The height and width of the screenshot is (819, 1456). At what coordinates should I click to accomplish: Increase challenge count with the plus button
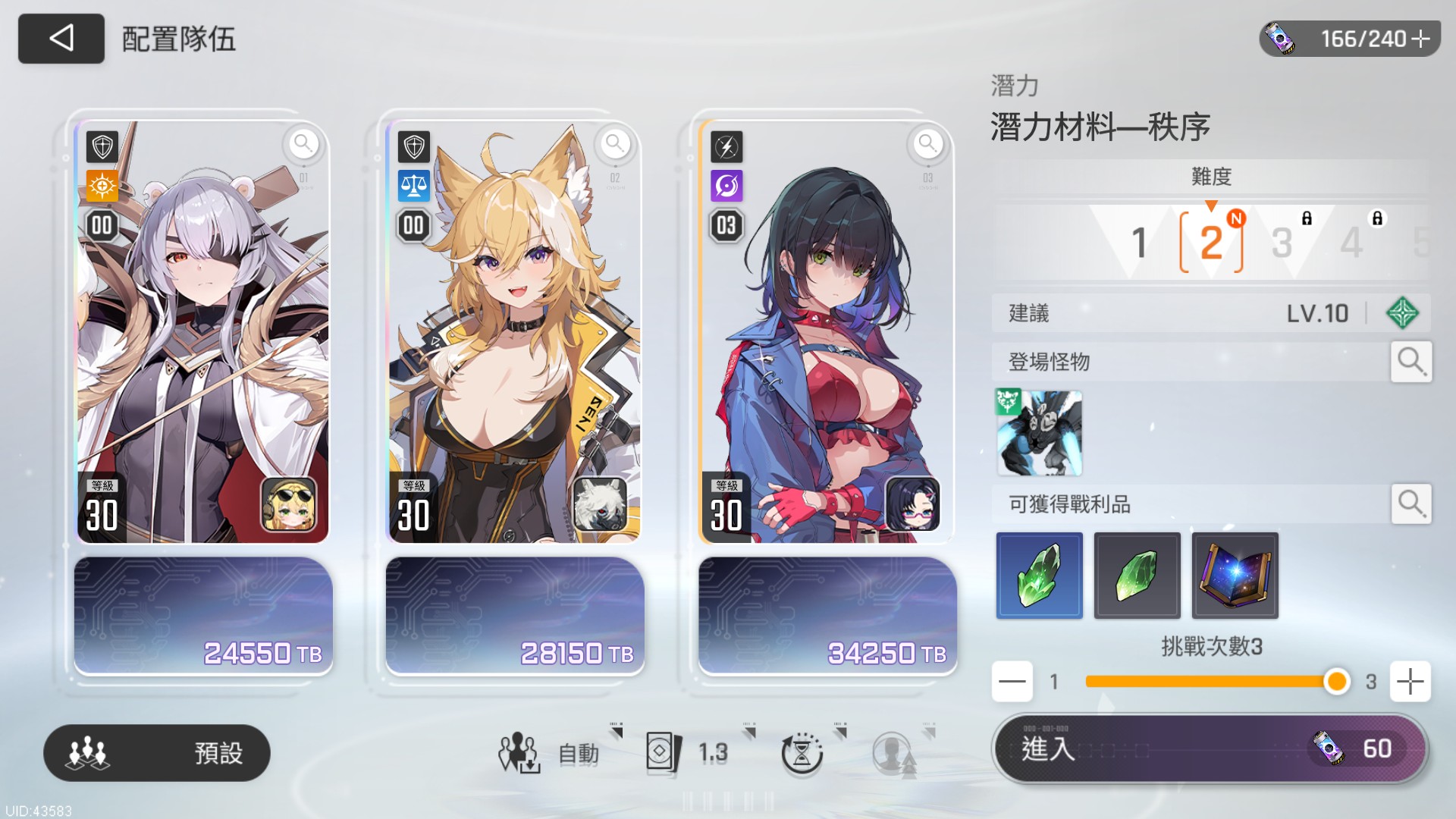point(1410,681)
